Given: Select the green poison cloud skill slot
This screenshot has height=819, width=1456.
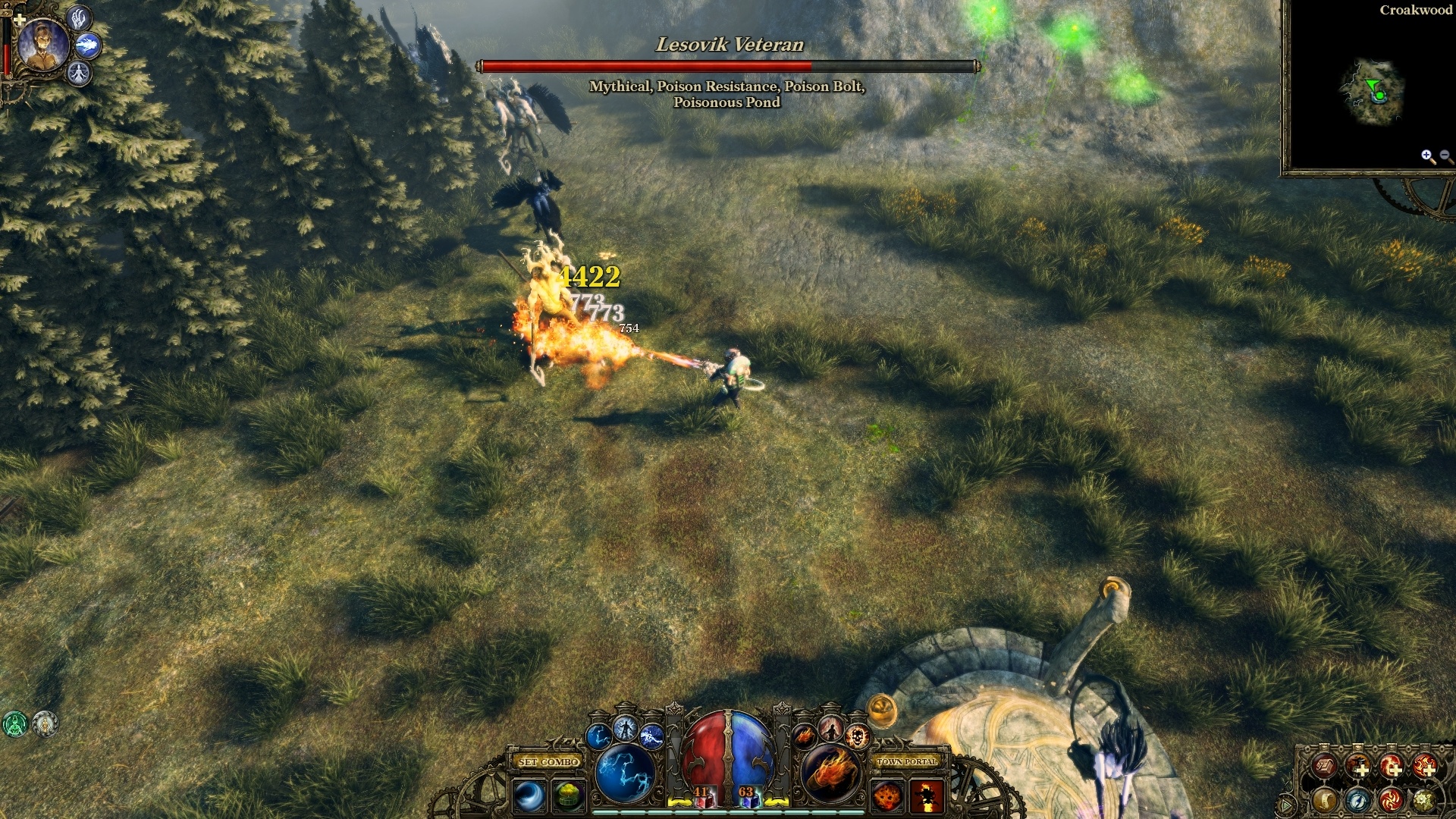Looking at the screenshot, I should click(568, 796).
